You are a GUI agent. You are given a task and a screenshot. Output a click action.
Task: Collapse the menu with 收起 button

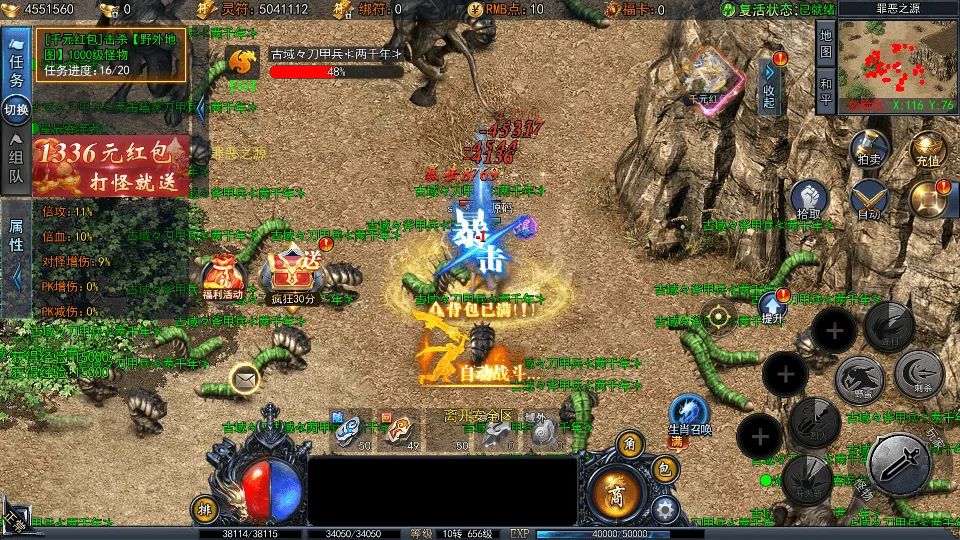(769, 88)
